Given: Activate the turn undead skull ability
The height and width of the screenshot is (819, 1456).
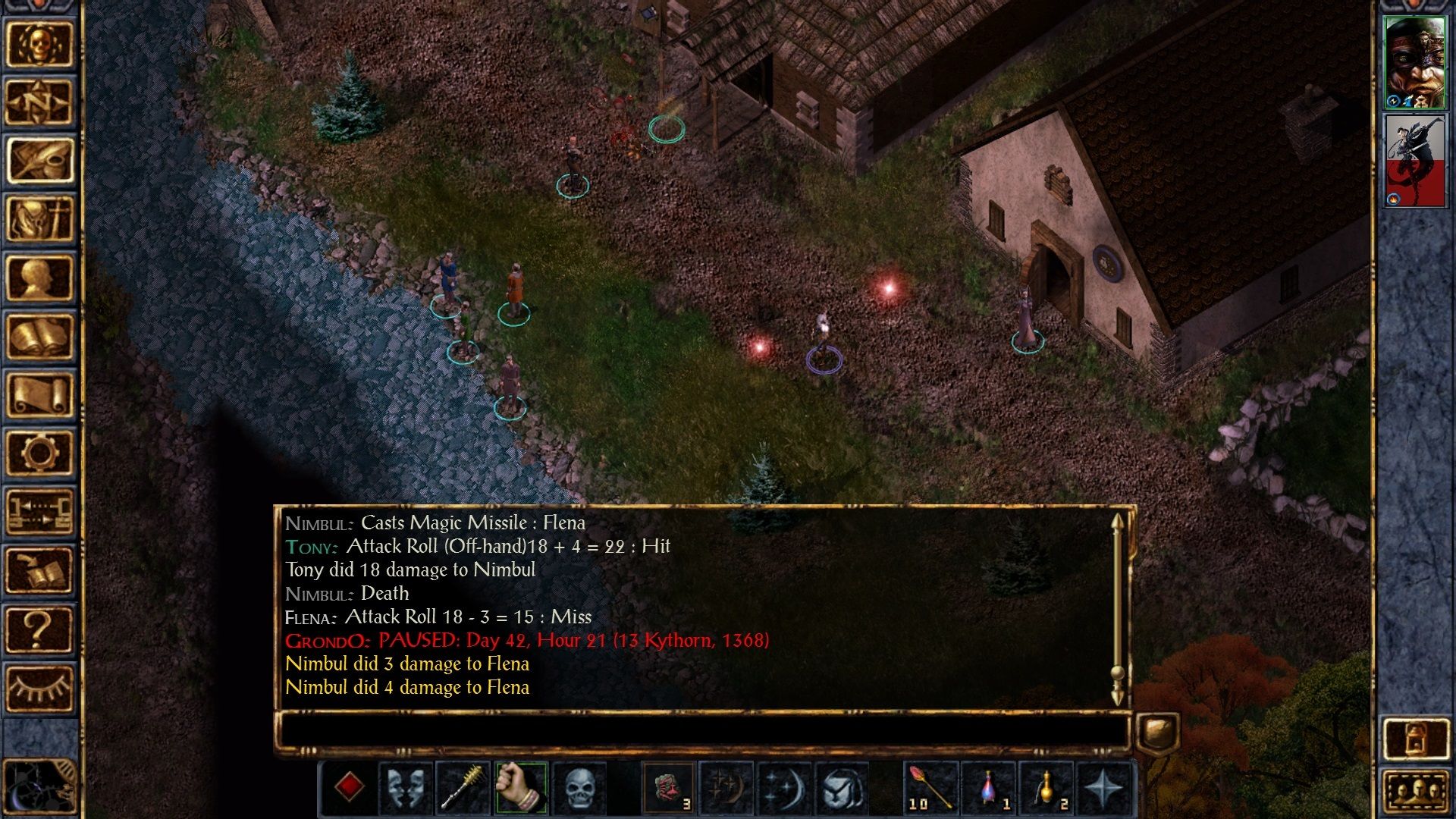Looking at the screenshot, I should (579, 787).
